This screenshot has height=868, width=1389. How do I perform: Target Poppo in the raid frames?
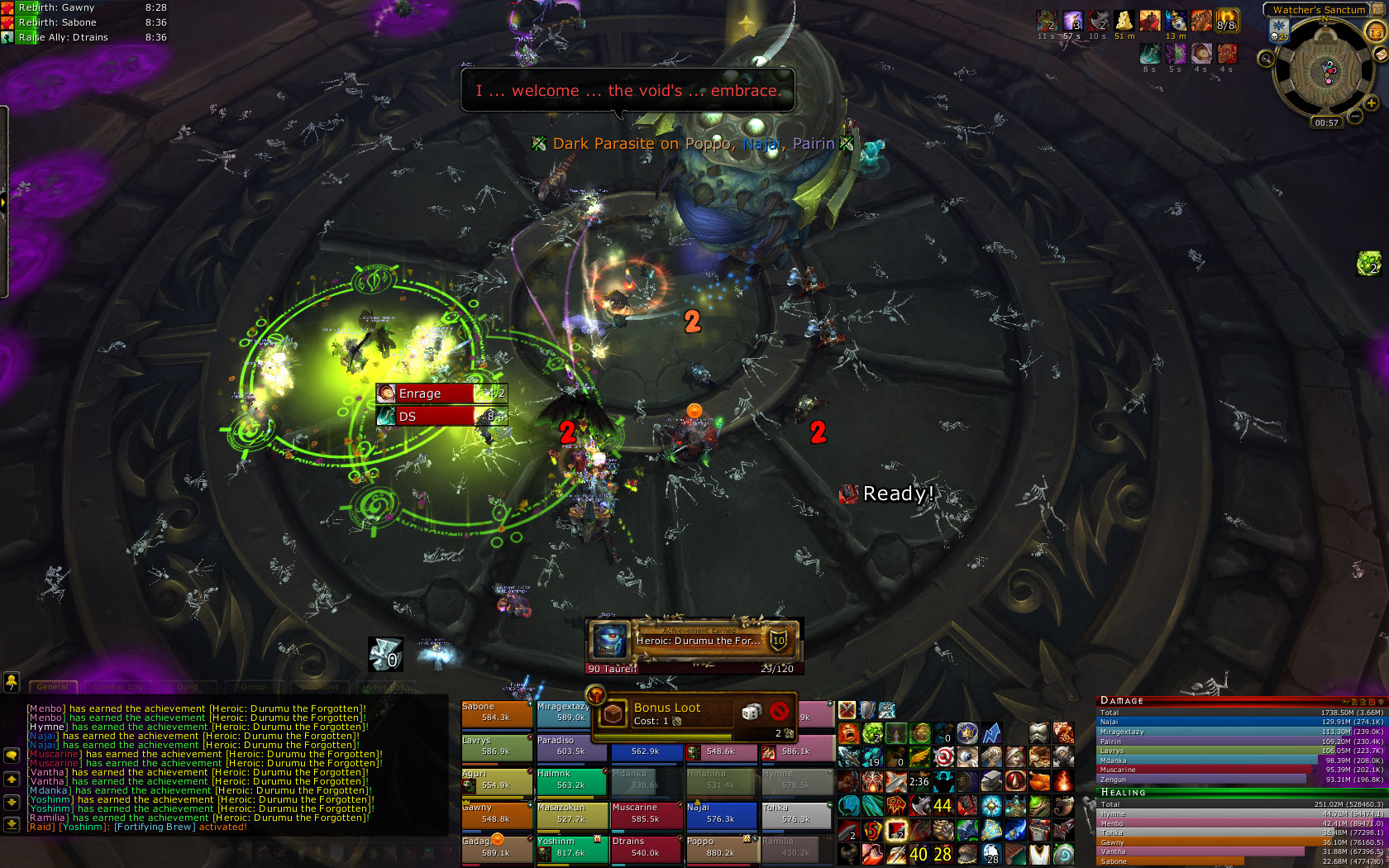click(721, 849)
